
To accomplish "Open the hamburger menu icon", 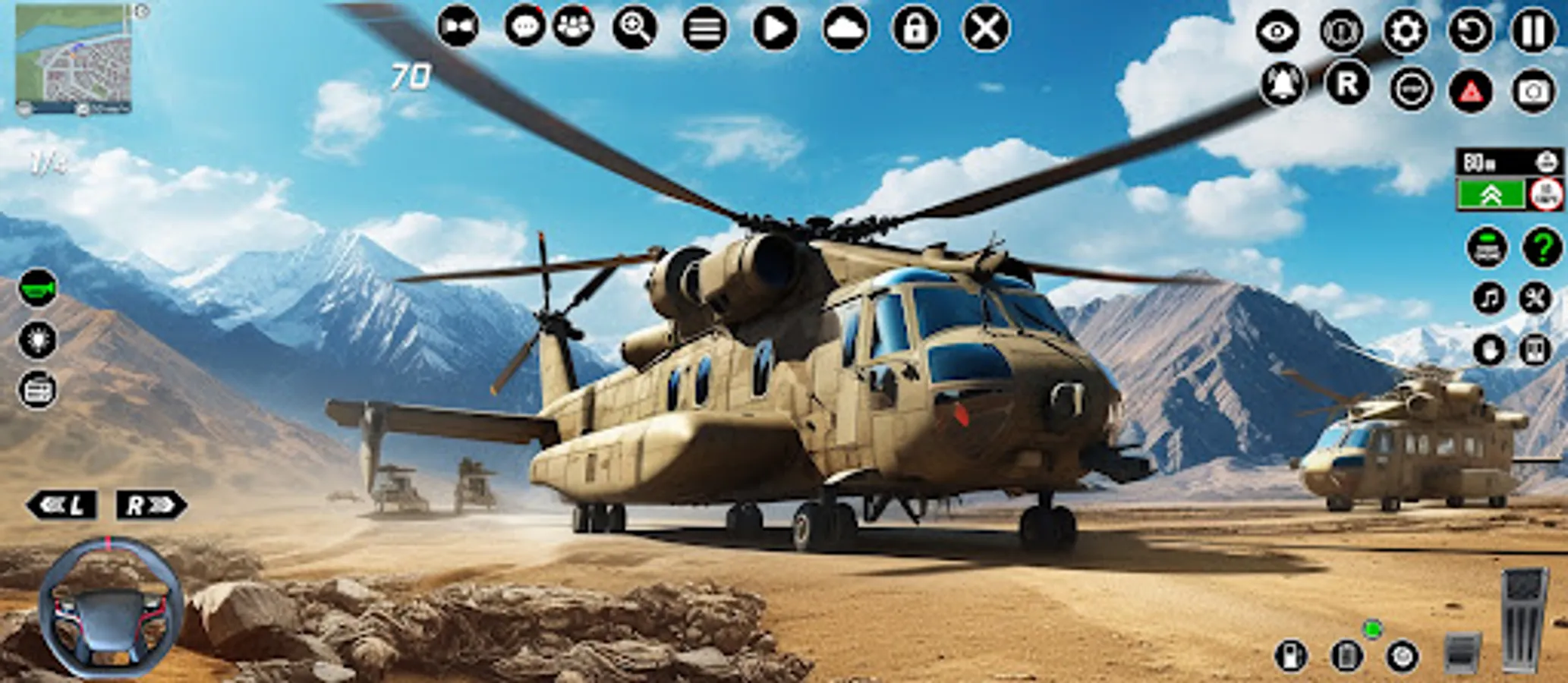I will tap(706, 28).
